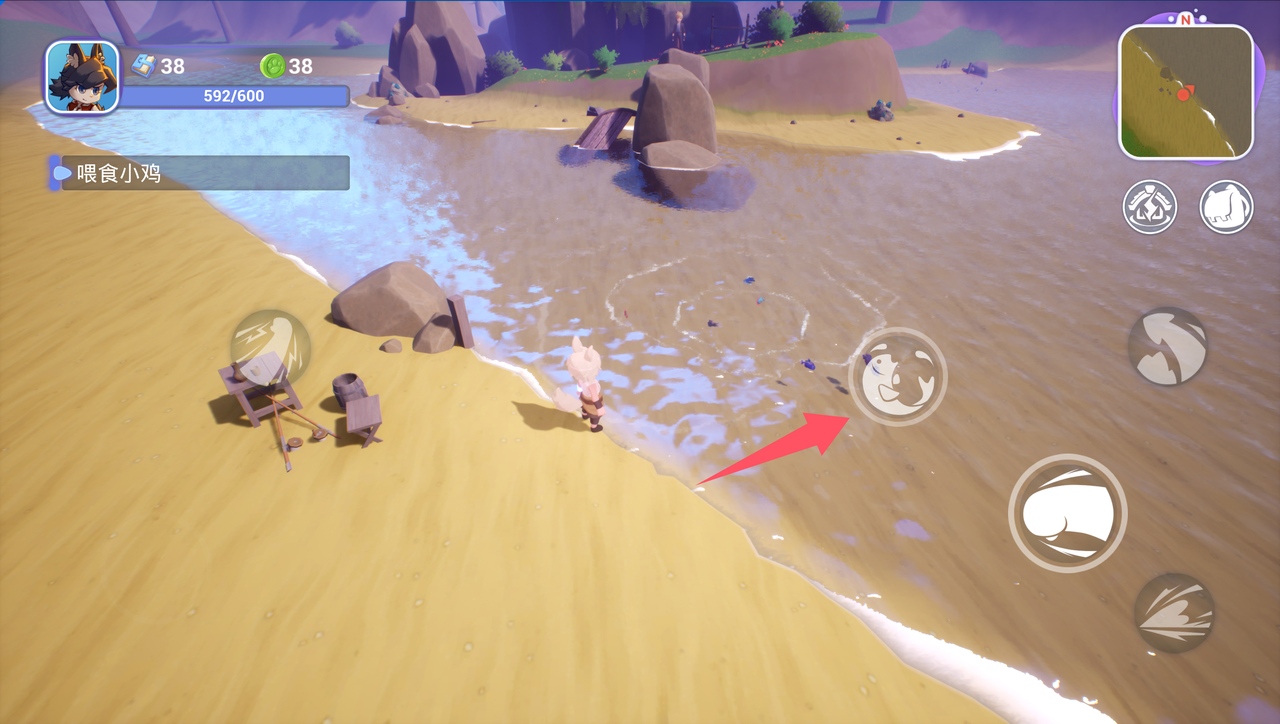
Task: Use the curved swirl skill button
Action: [x=1168, y=346]
